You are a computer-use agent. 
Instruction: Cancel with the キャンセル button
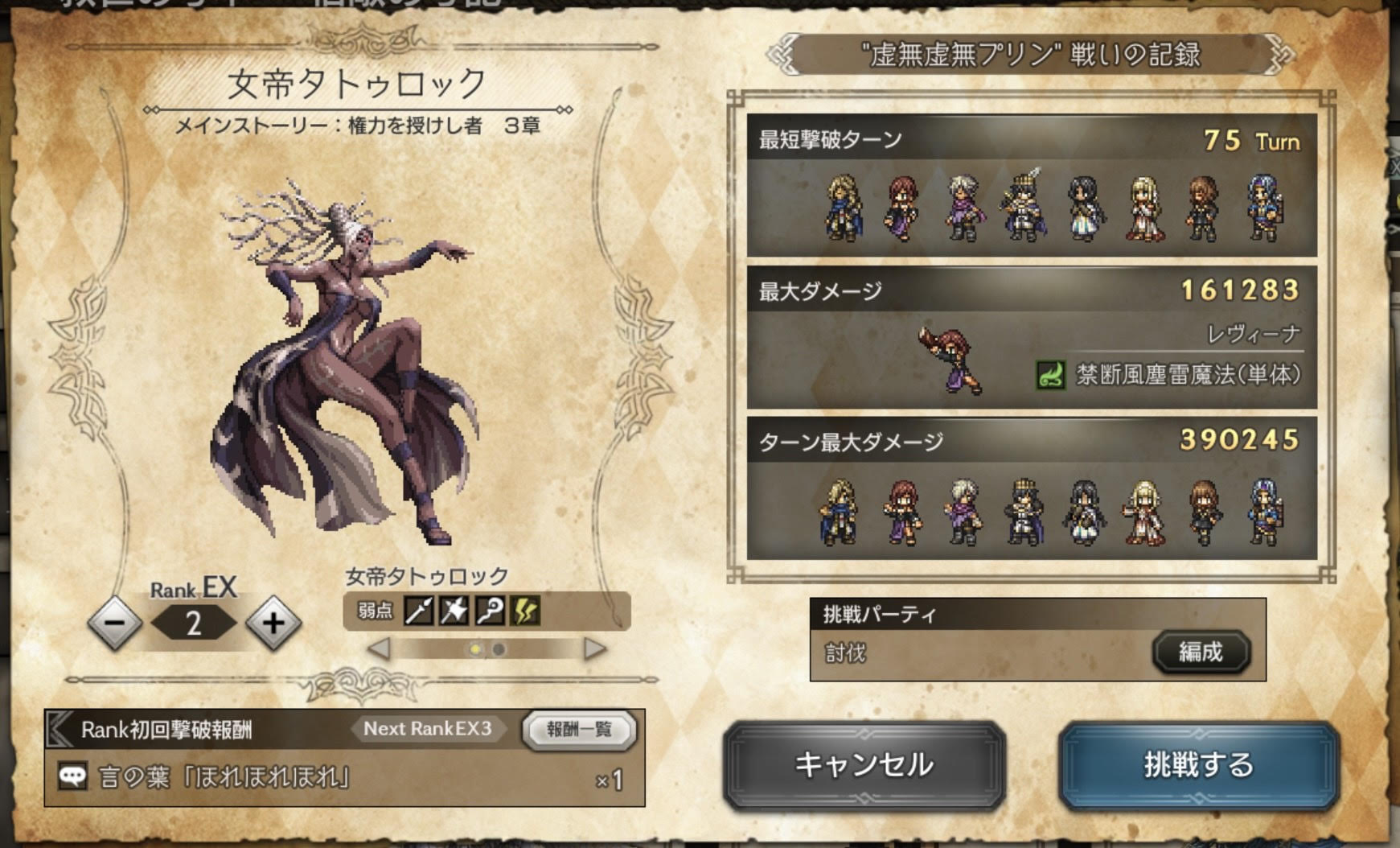[864, 765]
